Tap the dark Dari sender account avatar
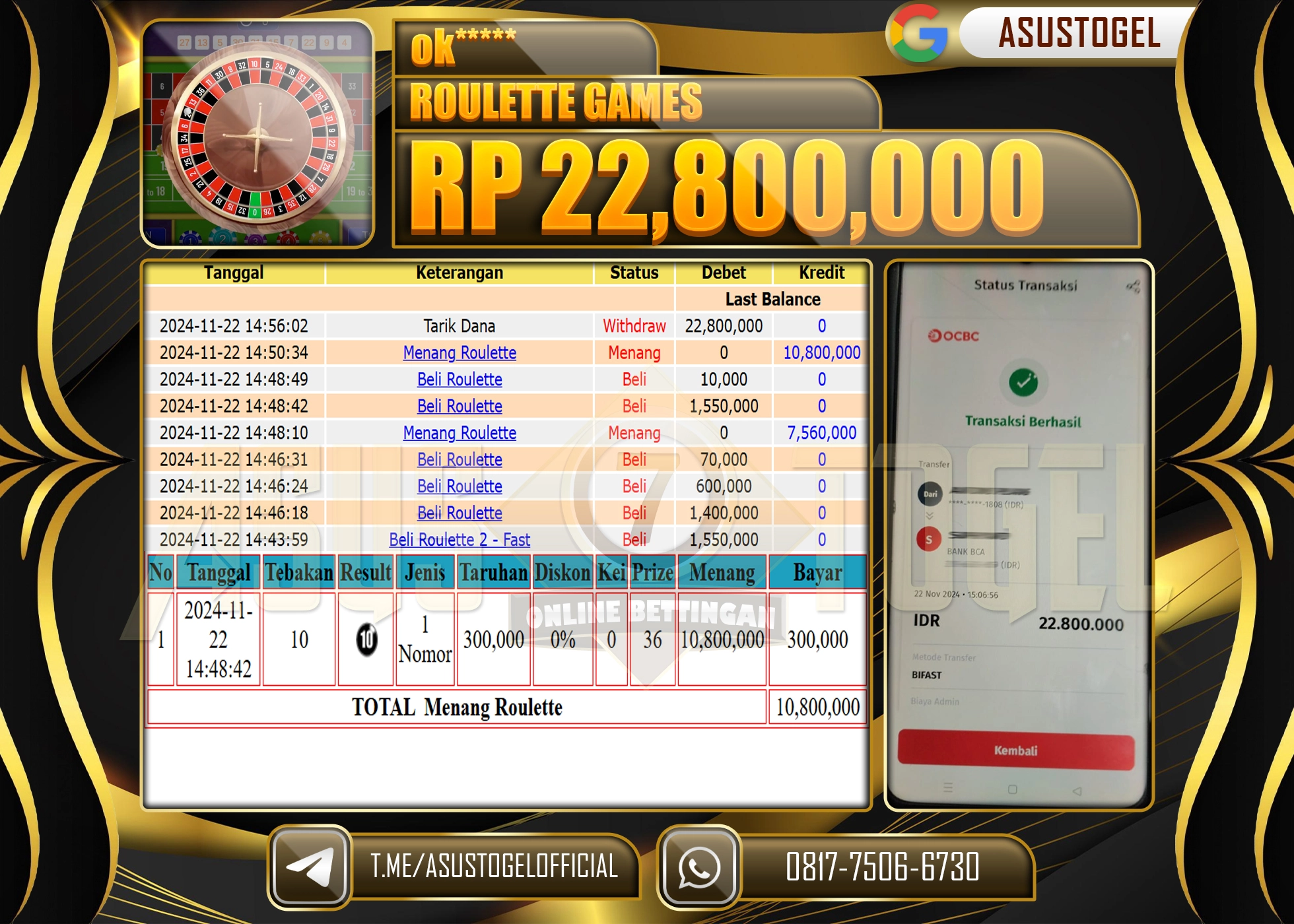Image resolution: width=1294 pixels, height=924 pixels. (x=930, y=494)
